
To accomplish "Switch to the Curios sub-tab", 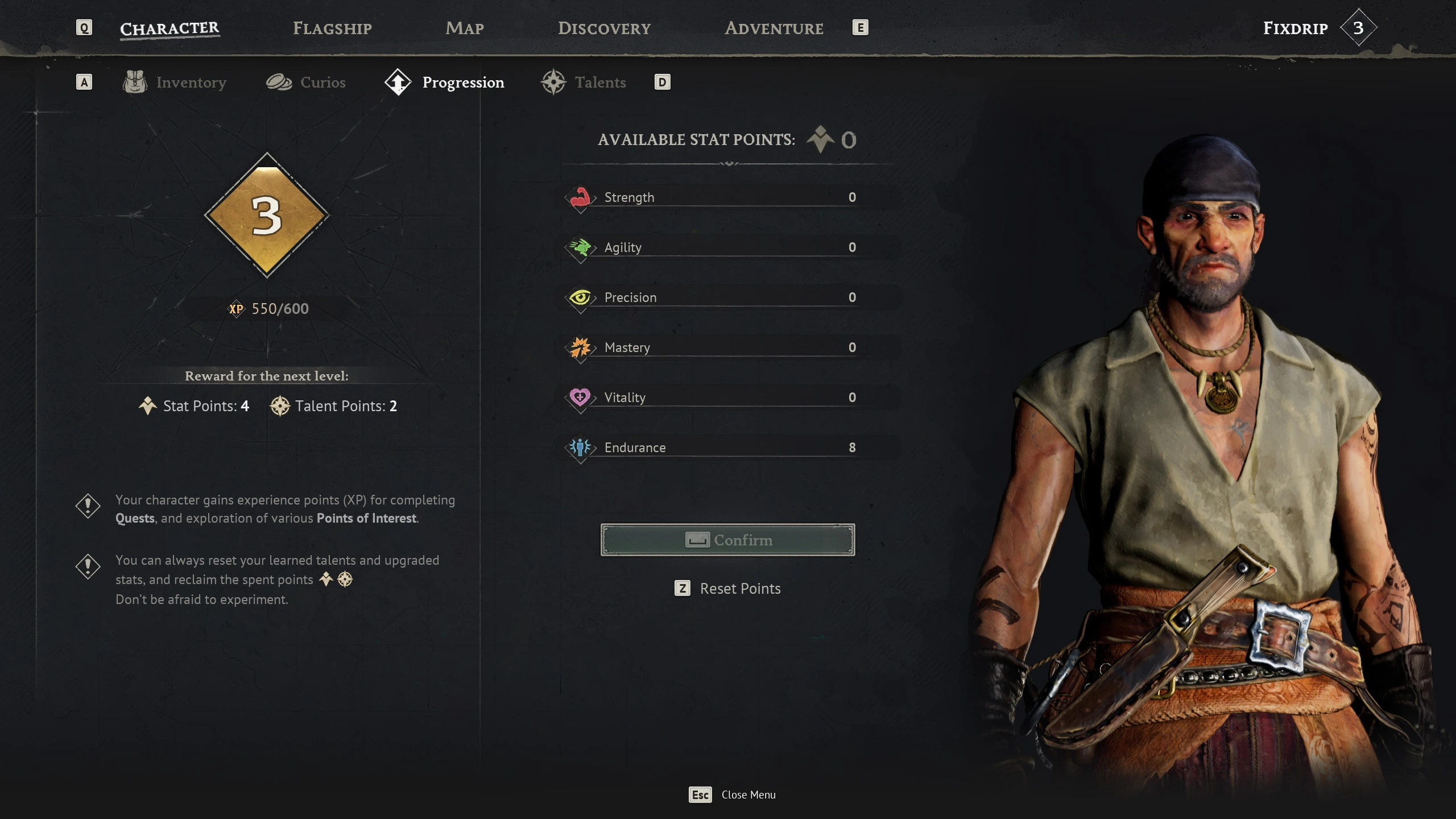I will click(307, 82).
